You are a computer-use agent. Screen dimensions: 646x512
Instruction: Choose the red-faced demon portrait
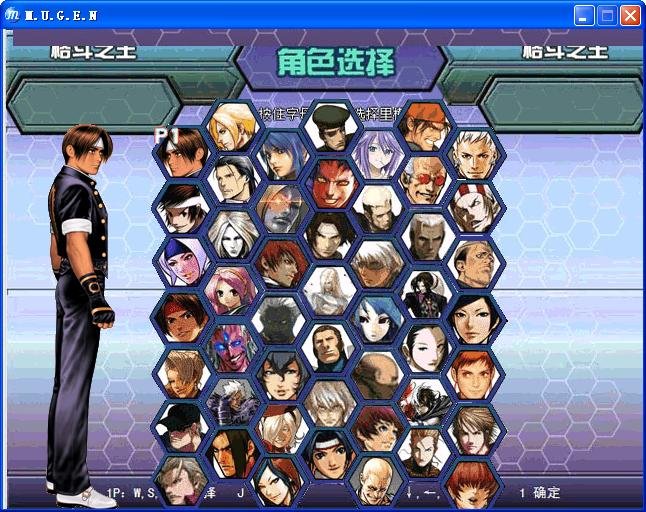(x=329, y=182)
